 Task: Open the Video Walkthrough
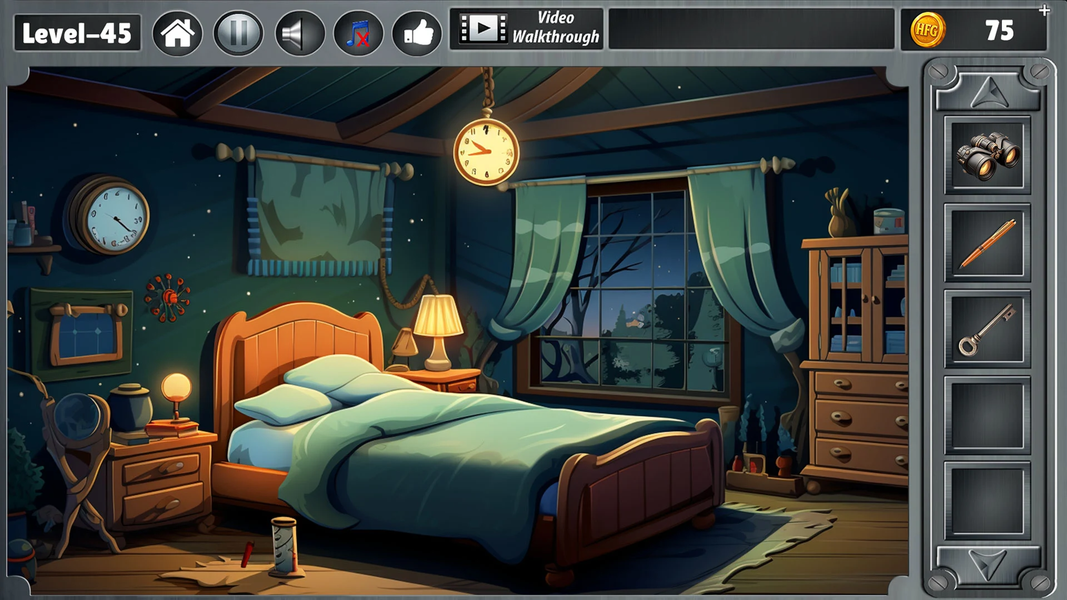528,29
